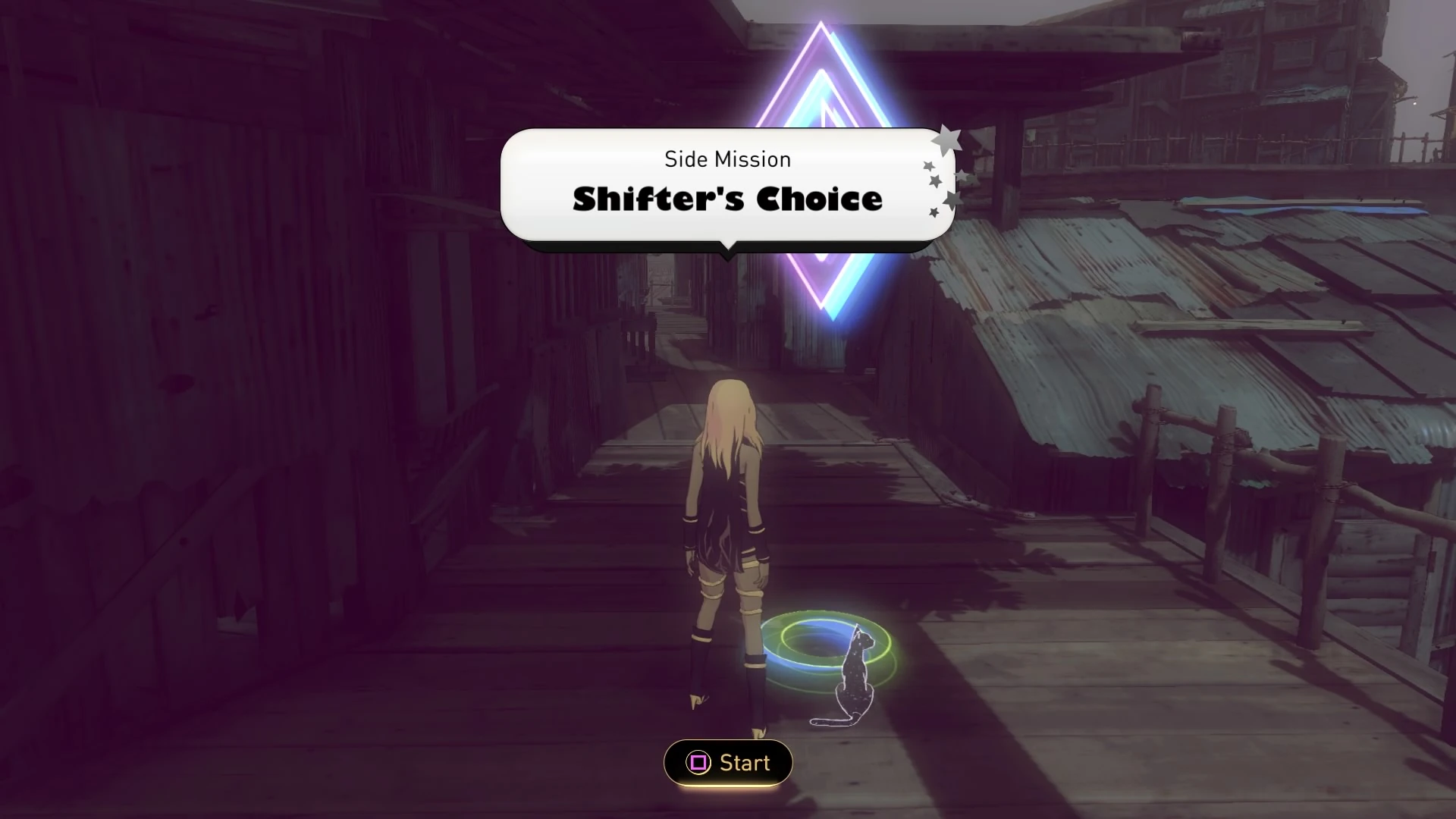Select the Side Mission header label
The width and height of the screenshot is (1456, 819).
[x=727, y=159]
